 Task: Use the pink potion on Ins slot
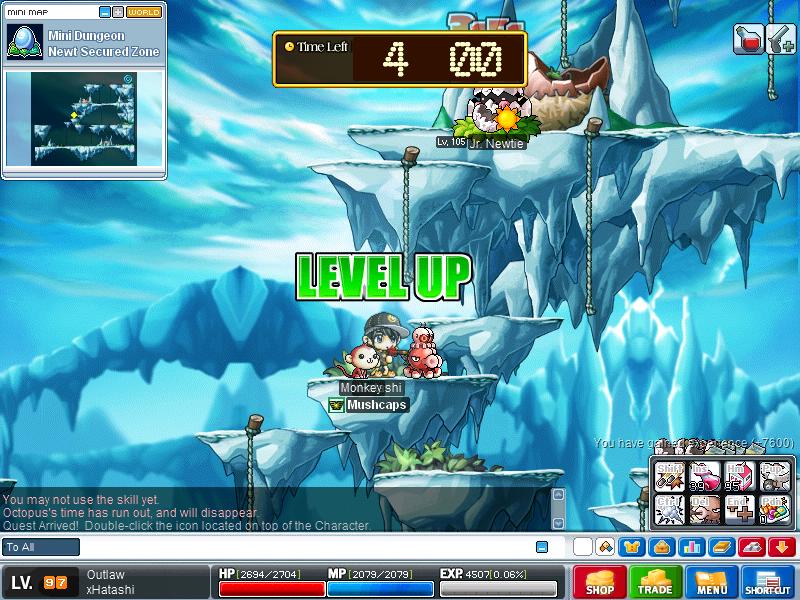(705, 477)
